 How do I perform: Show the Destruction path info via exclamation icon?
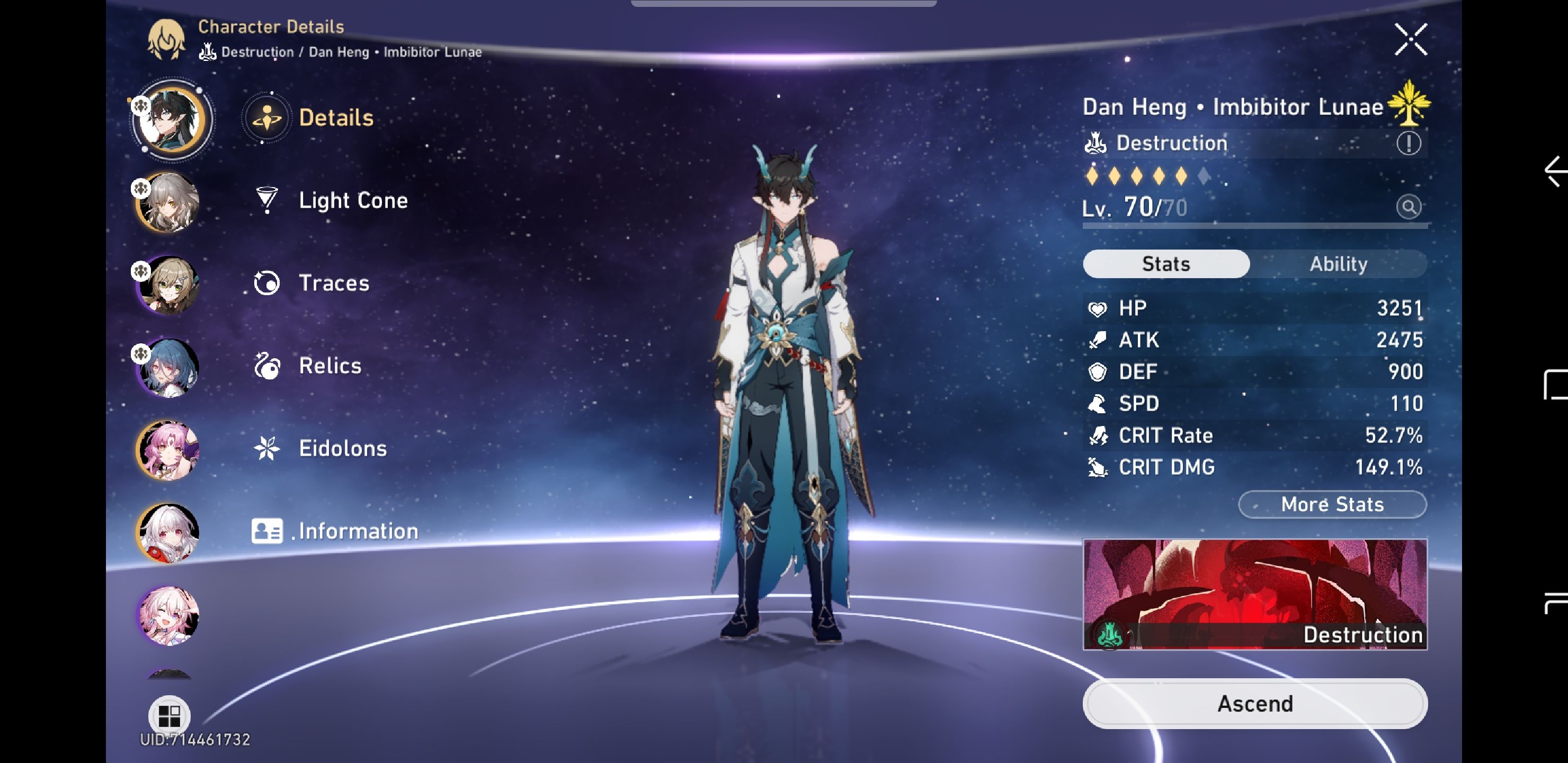point(1410,143)
